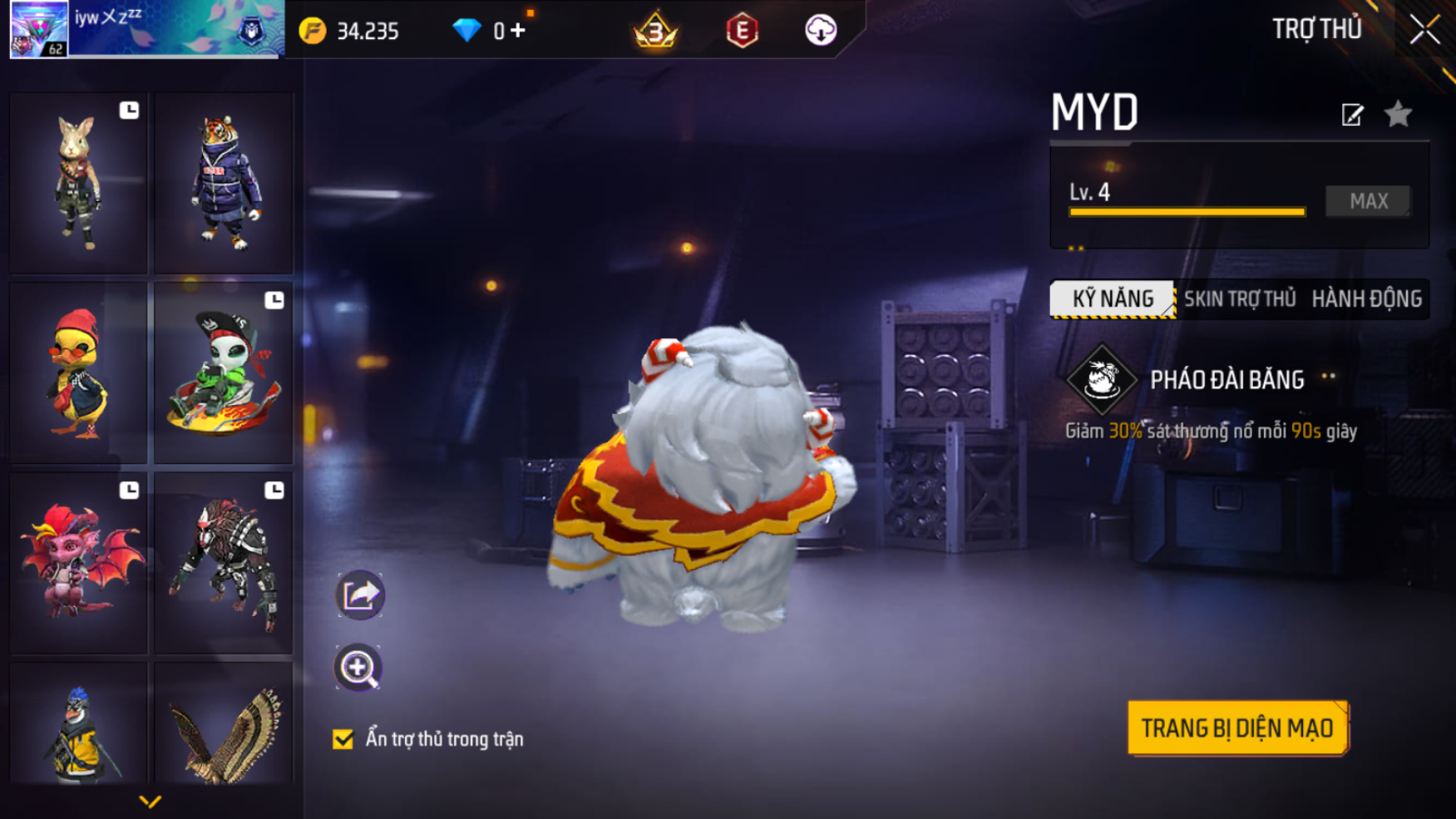1456x819 pixels.
Task: Close the Trợ Thủ pet screen
Action: tap(1424, 30)
